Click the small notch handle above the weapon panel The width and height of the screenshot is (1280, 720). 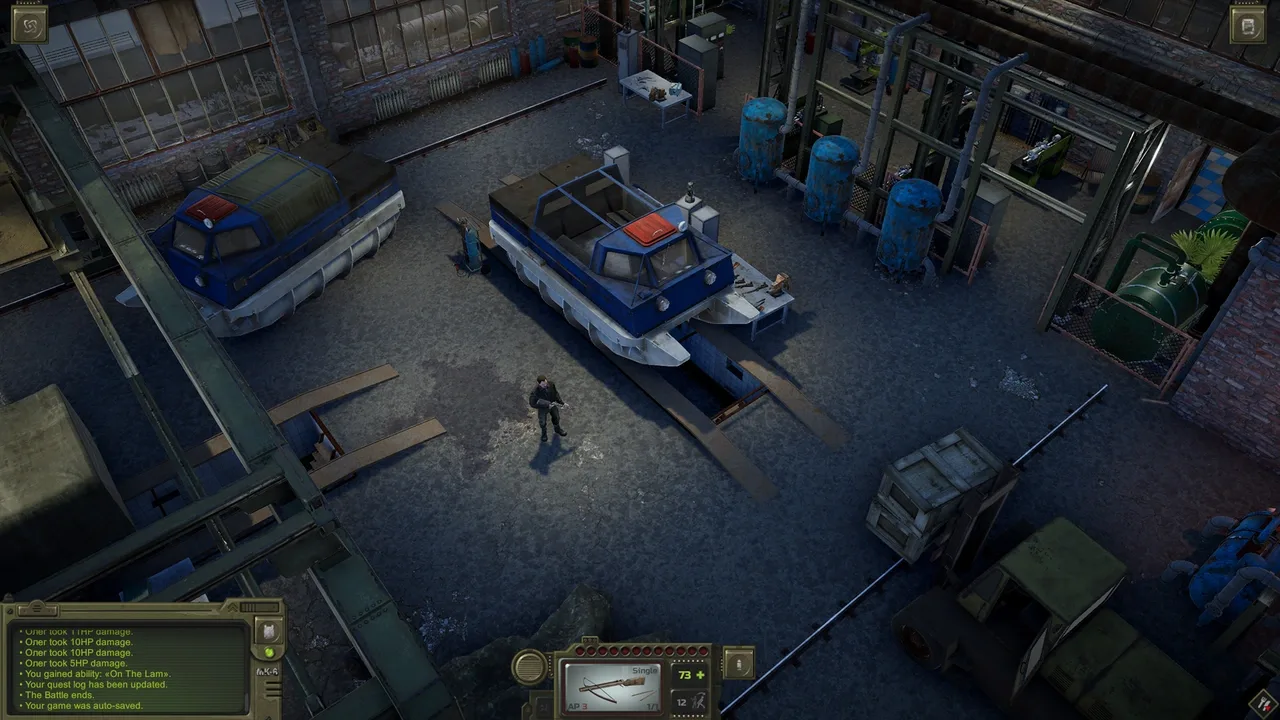590,640
